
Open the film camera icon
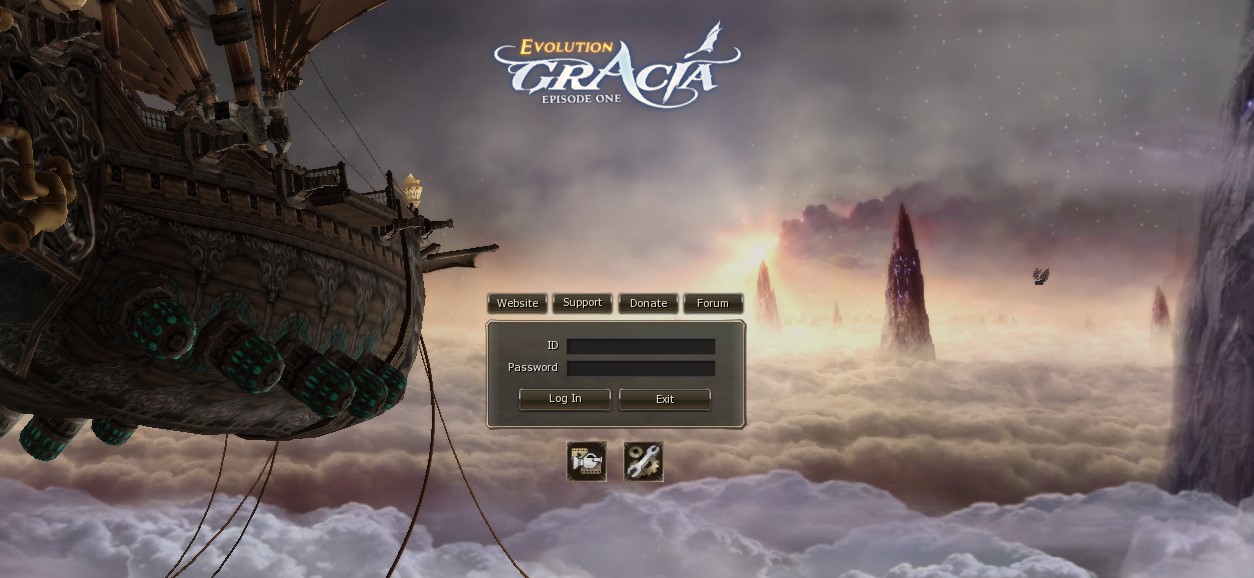click(x=587, y=461)
